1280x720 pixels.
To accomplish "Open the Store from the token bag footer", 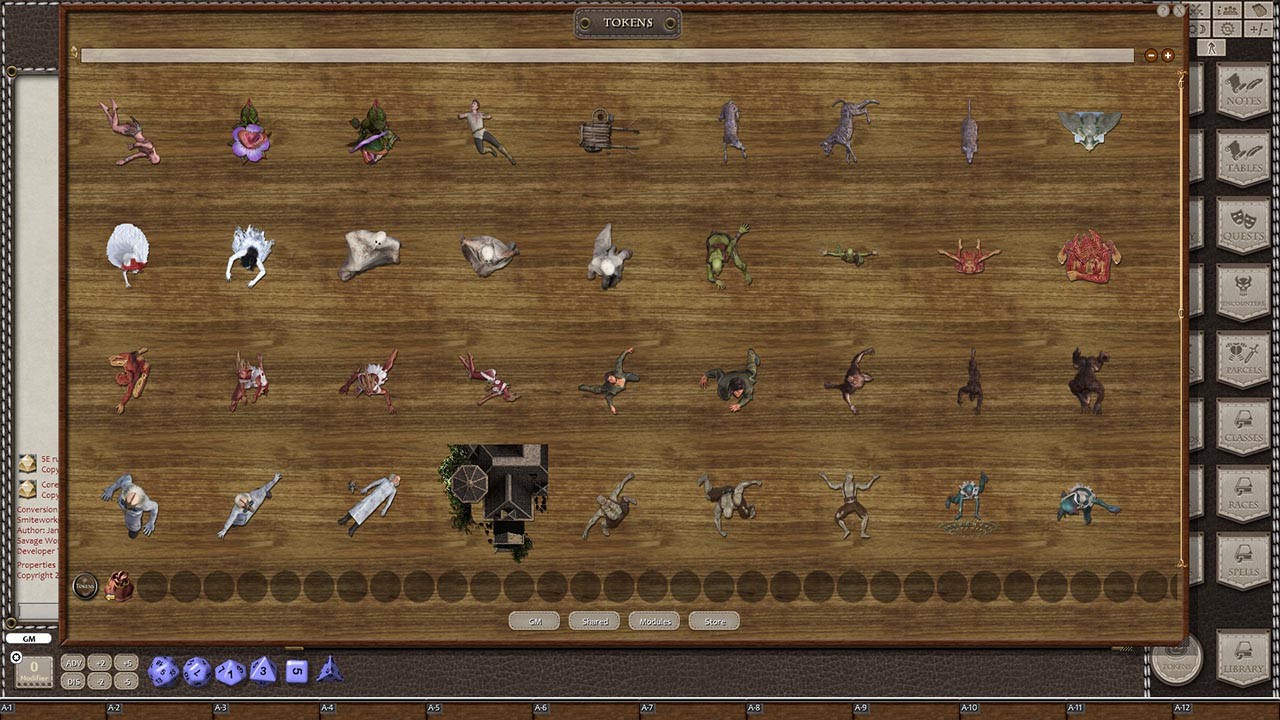I will (713, 620).
